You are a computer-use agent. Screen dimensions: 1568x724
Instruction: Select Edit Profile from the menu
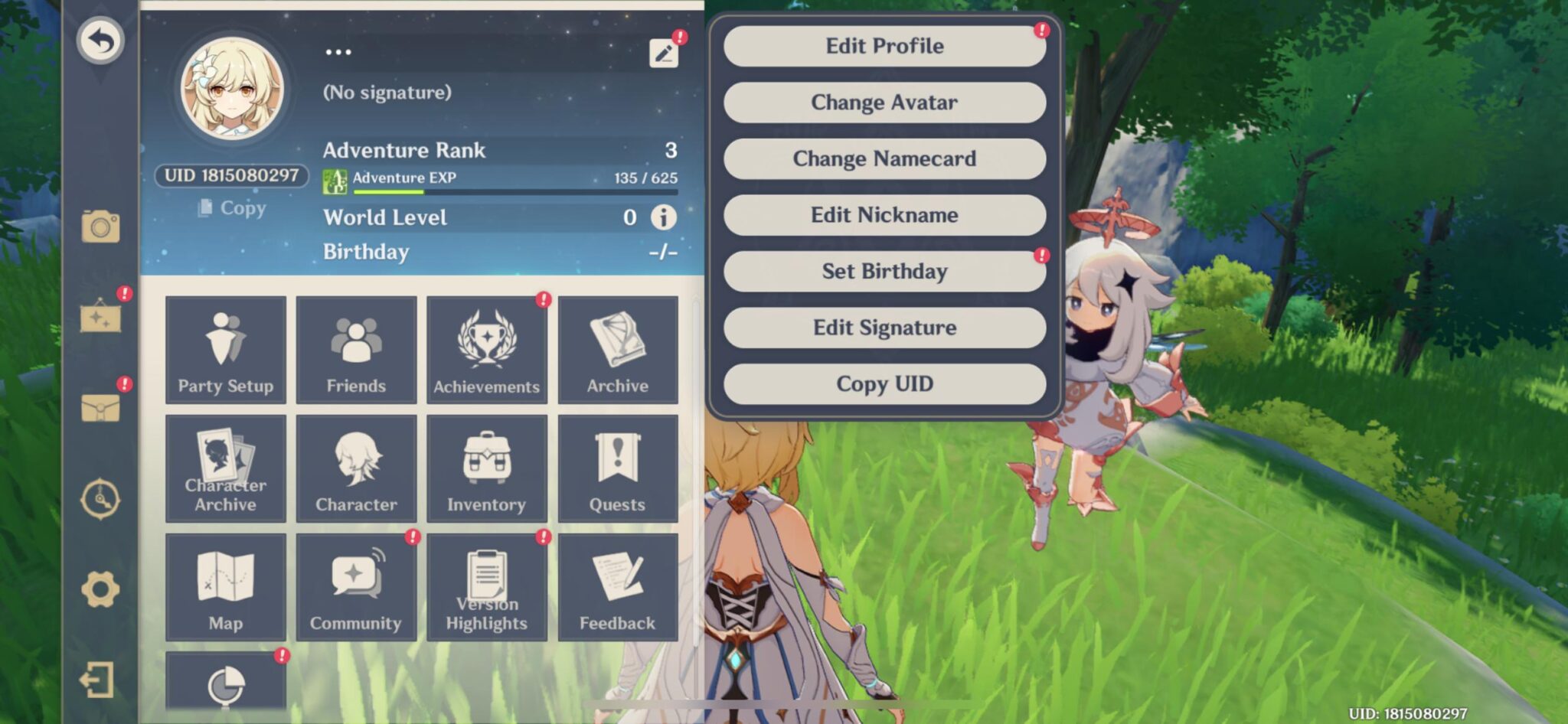(884, 46)
